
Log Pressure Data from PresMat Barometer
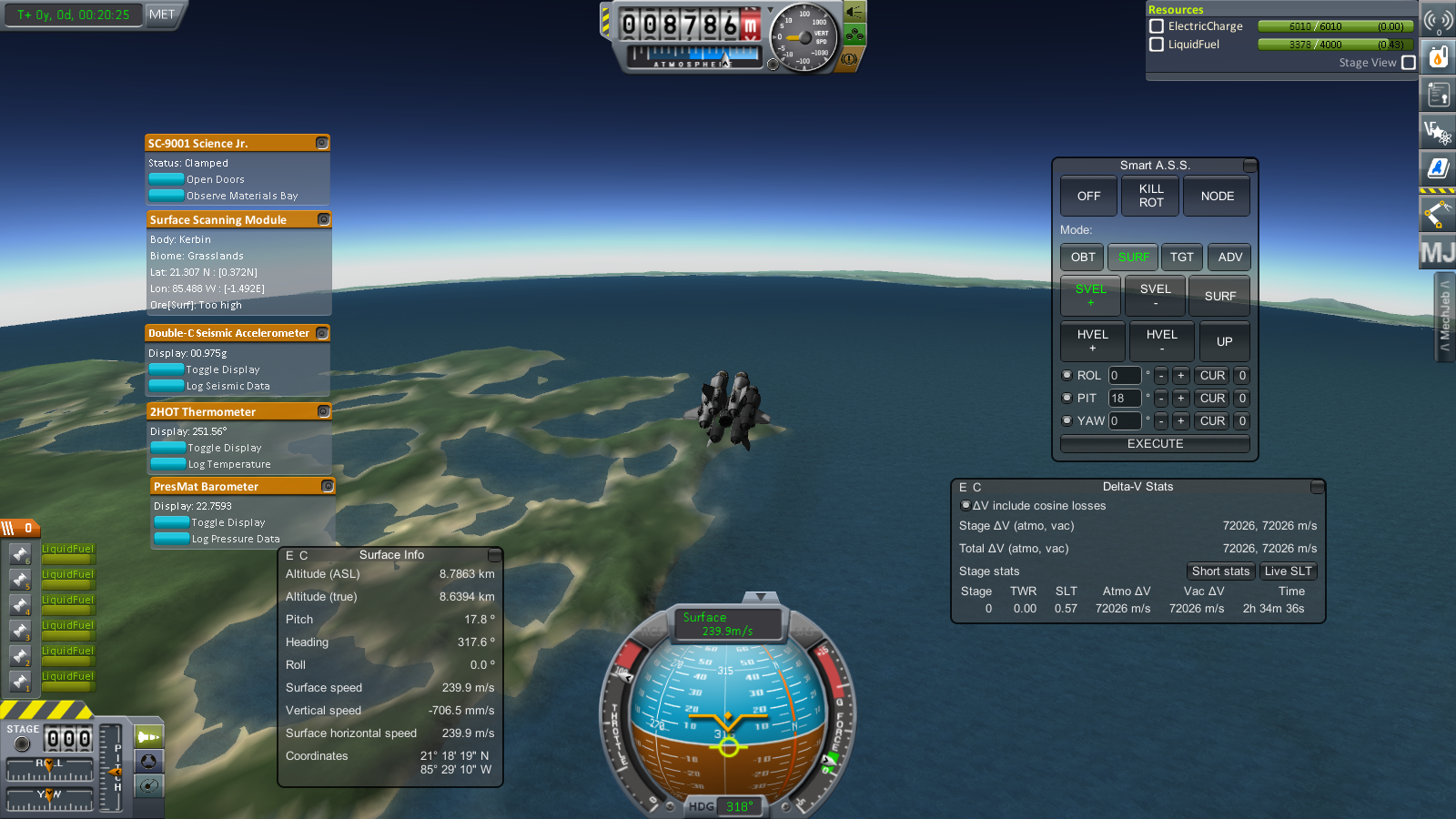172,539
